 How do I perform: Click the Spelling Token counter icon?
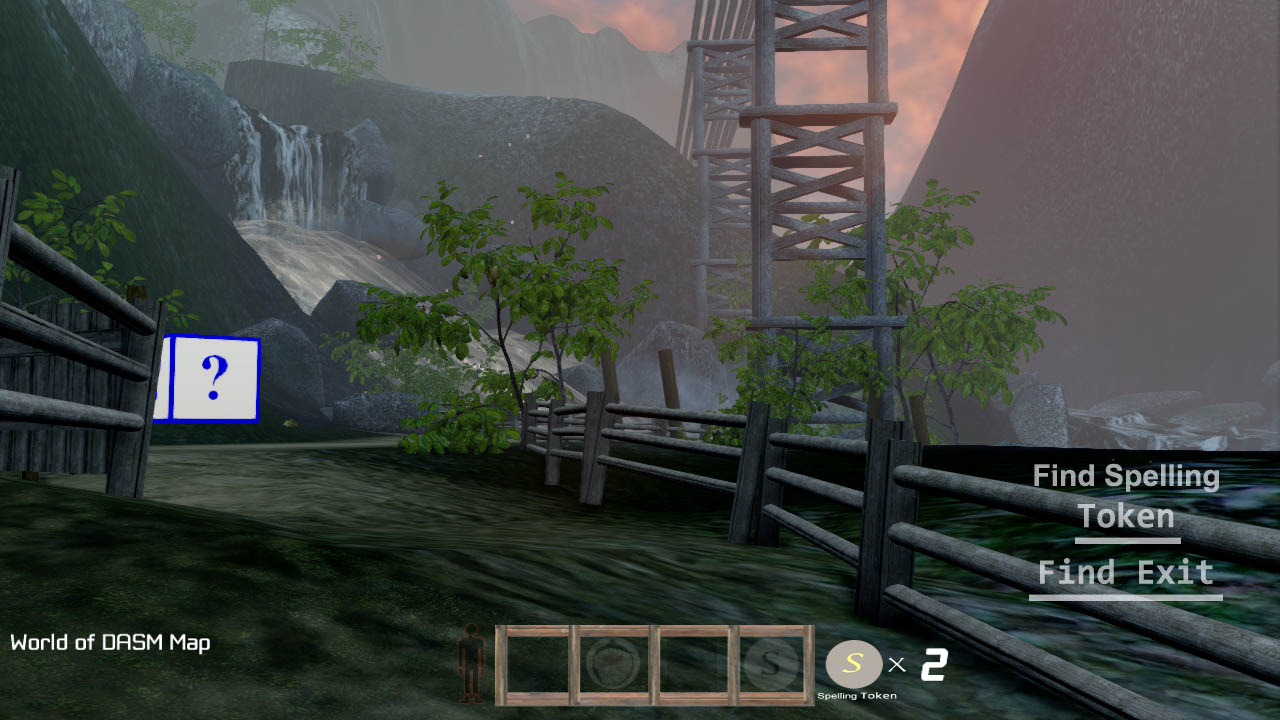(854, 663)
